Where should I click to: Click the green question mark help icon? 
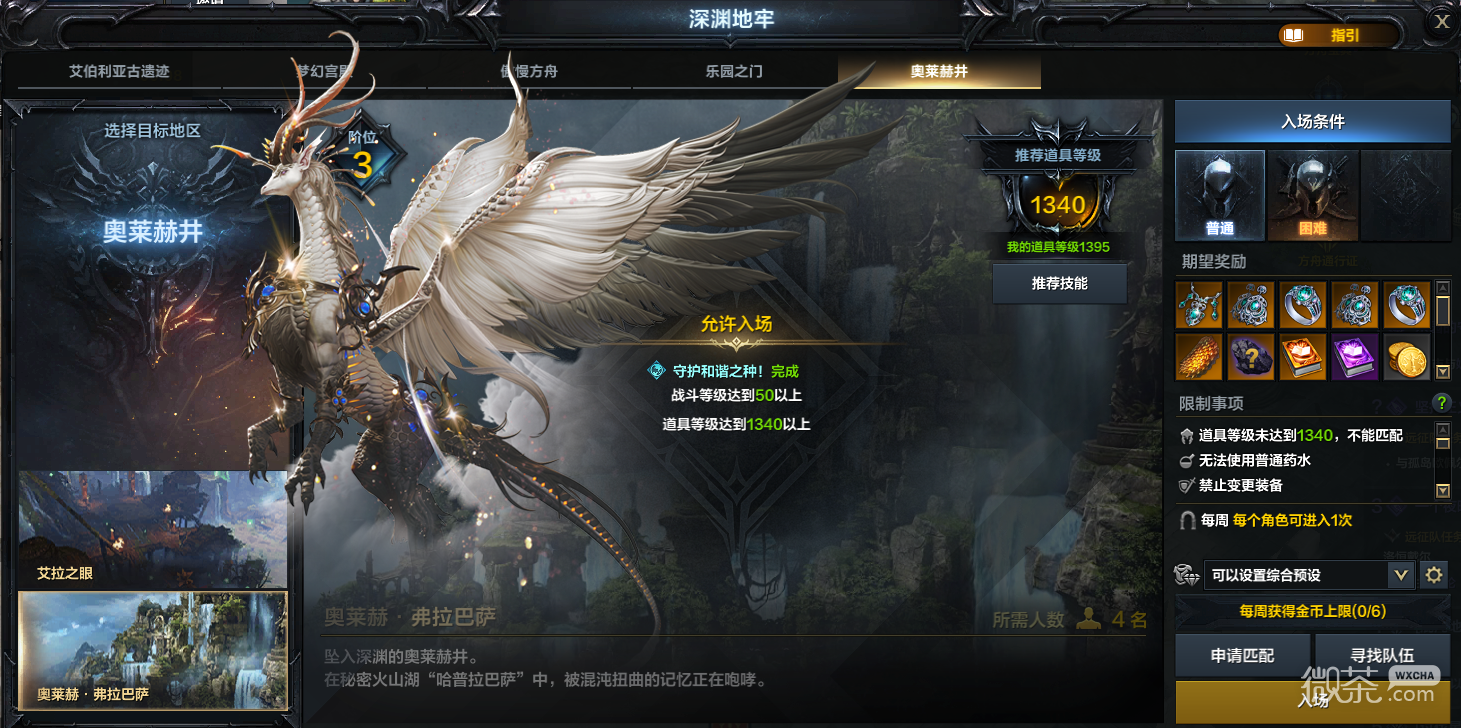point(1441,403)
